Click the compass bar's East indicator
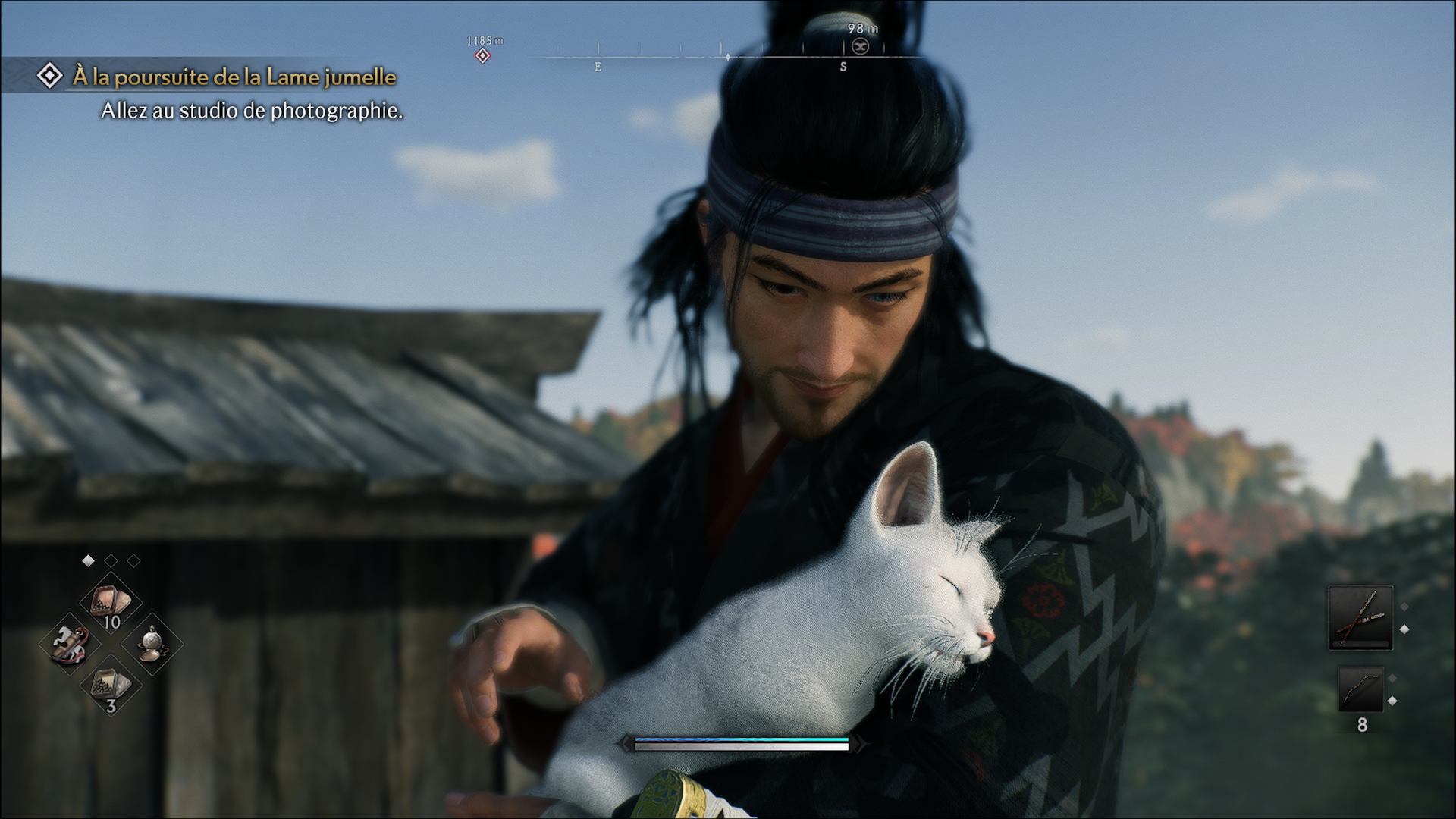The height and width of the screenshot is (819, 1456). 598,67
